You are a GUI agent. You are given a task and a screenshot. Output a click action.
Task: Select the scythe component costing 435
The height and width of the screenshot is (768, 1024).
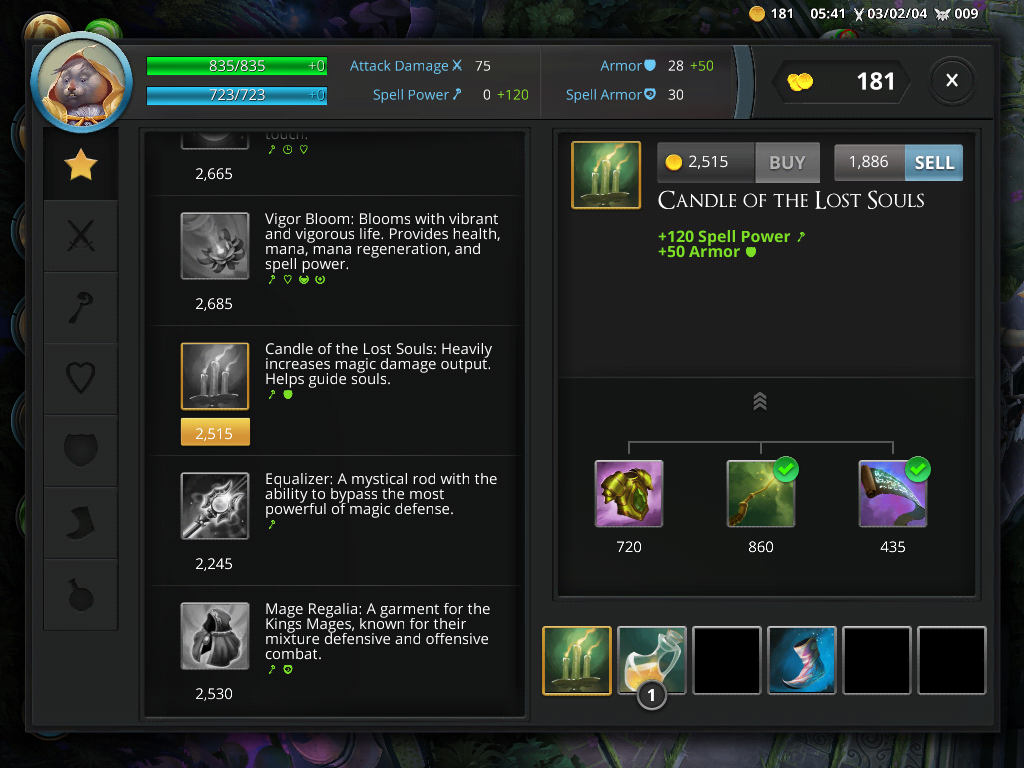[x=893, y=494]
